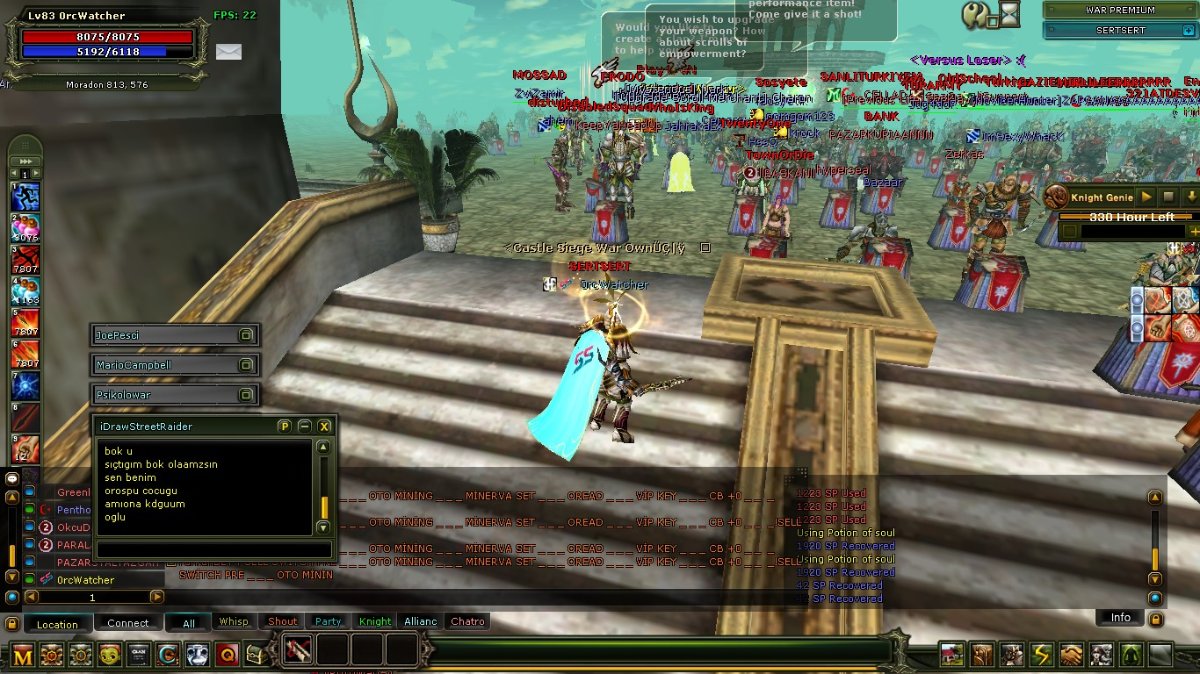Select the Knight chat tab
Image resolution: width=1200 pixels, height=674 pixels.
click(375, 622)
